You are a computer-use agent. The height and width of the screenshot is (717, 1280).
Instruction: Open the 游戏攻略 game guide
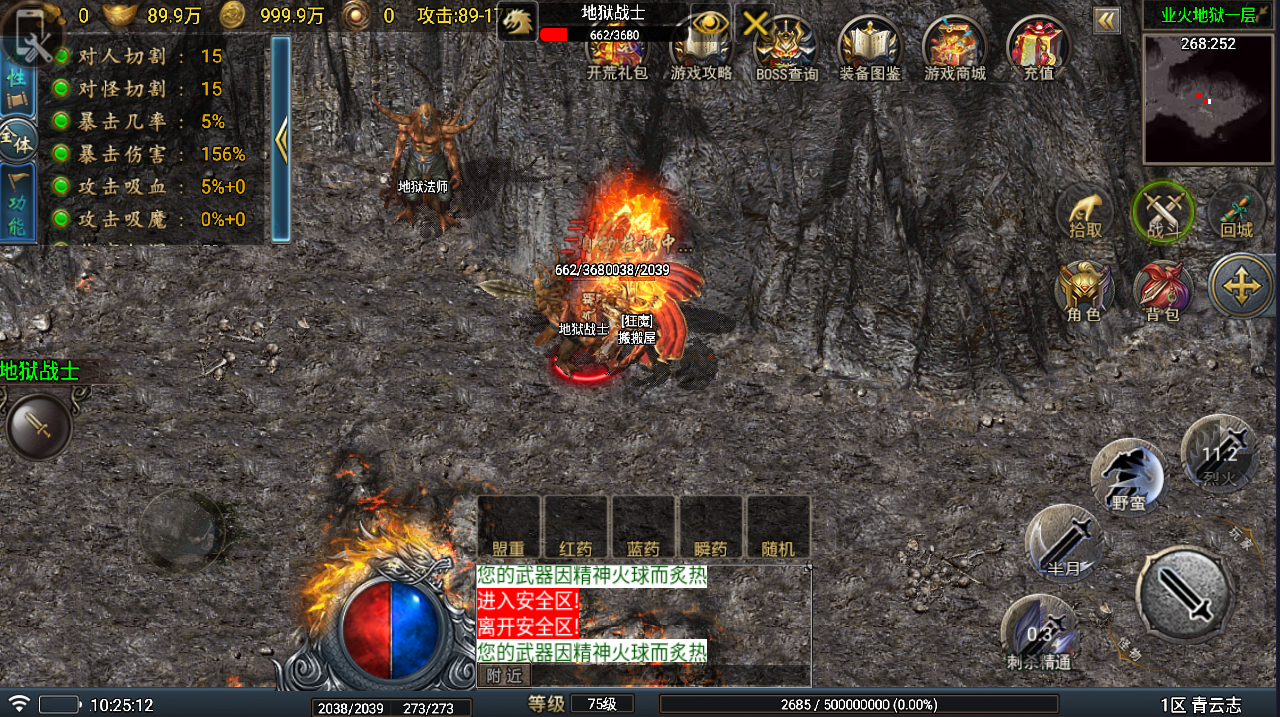pyautogui.click(x=701, y=48)
